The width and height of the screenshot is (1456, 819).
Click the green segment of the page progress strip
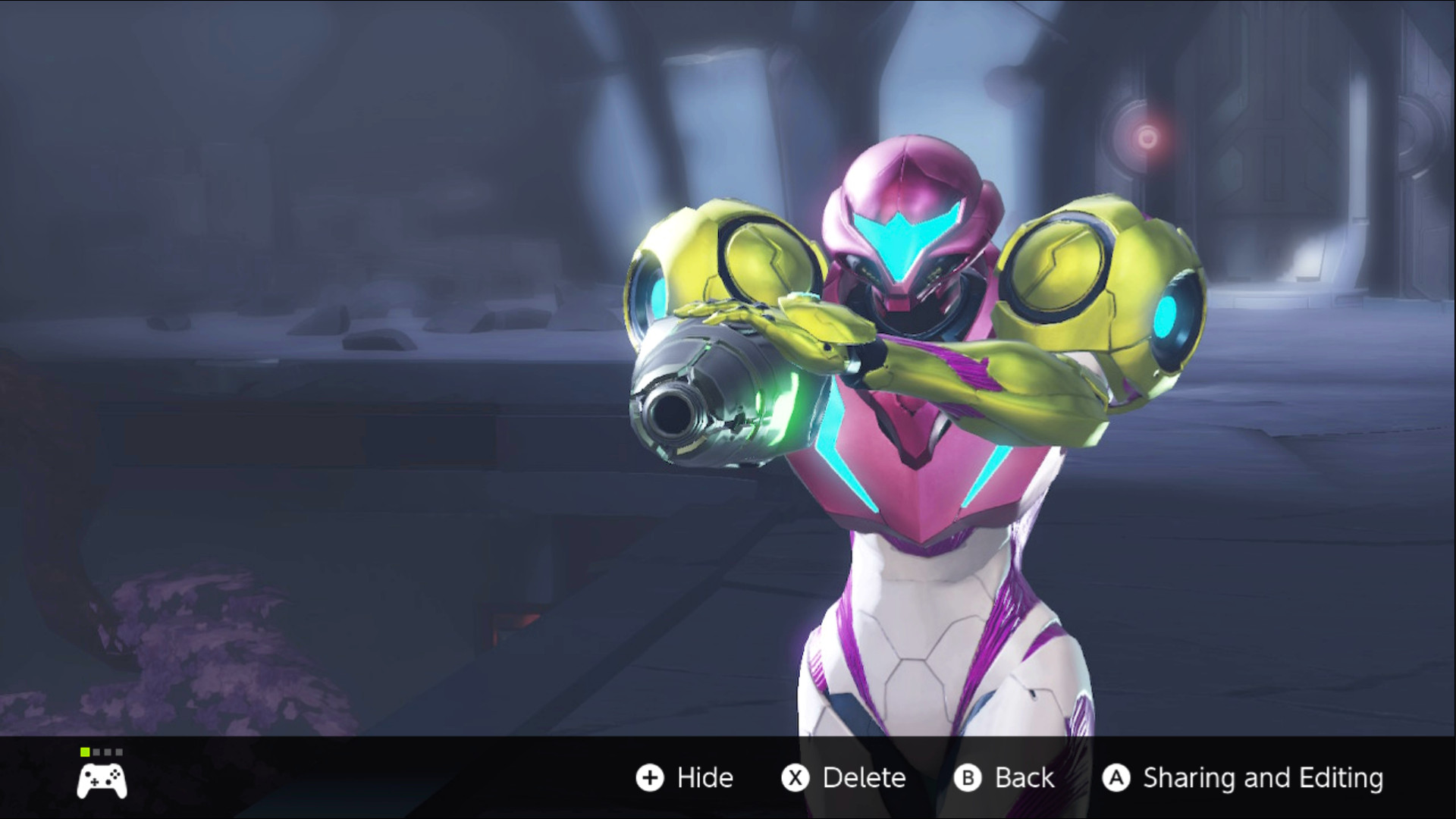pos(85,752)
